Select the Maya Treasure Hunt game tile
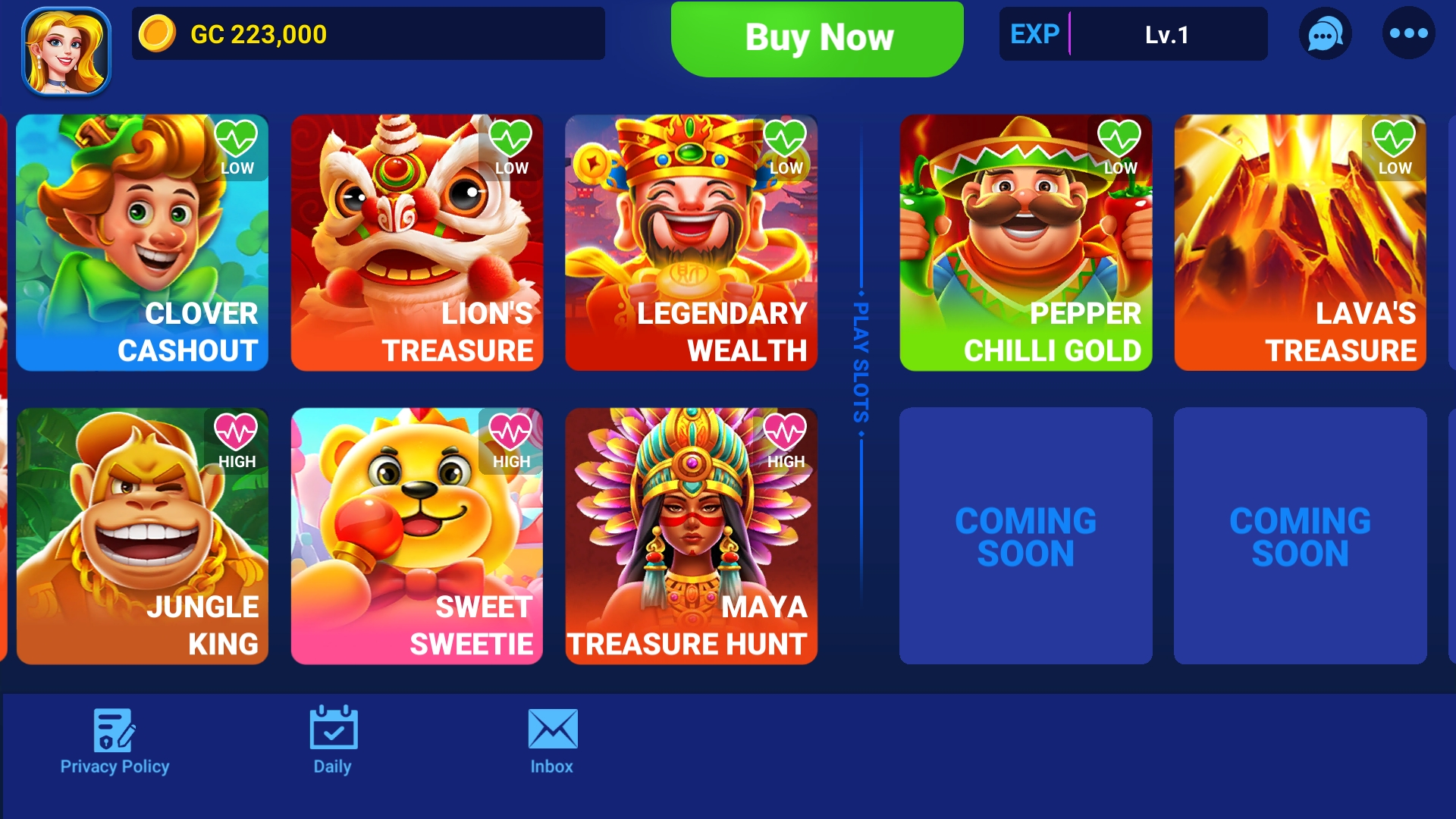 tap(690, 536)
